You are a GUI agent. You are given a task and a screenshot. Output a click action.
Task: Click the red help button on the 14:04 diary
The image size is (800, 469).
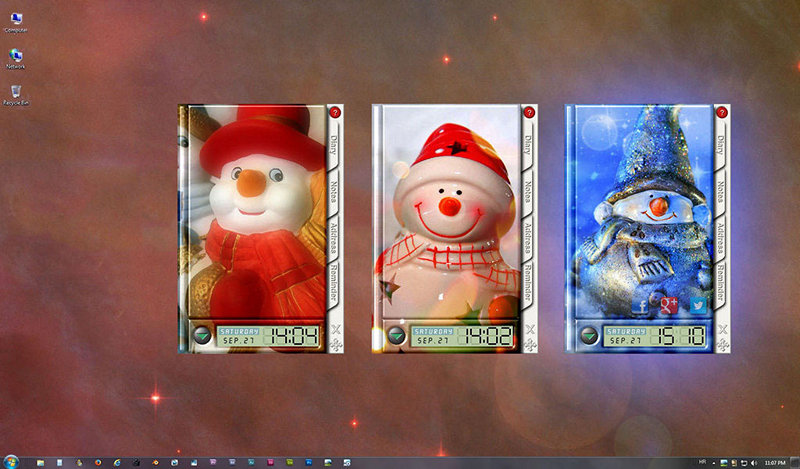(x=335, y=113)
